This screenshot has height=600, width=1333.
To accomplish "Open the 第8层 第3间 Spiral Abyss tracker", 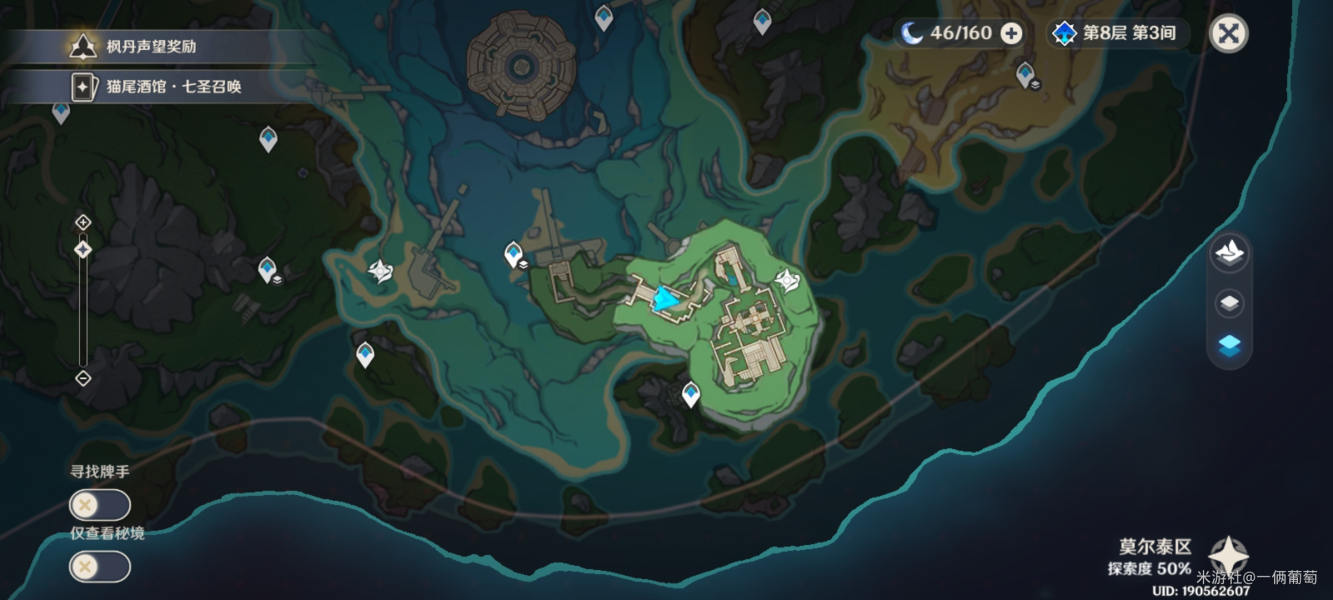I will (x=1118, y=33).
